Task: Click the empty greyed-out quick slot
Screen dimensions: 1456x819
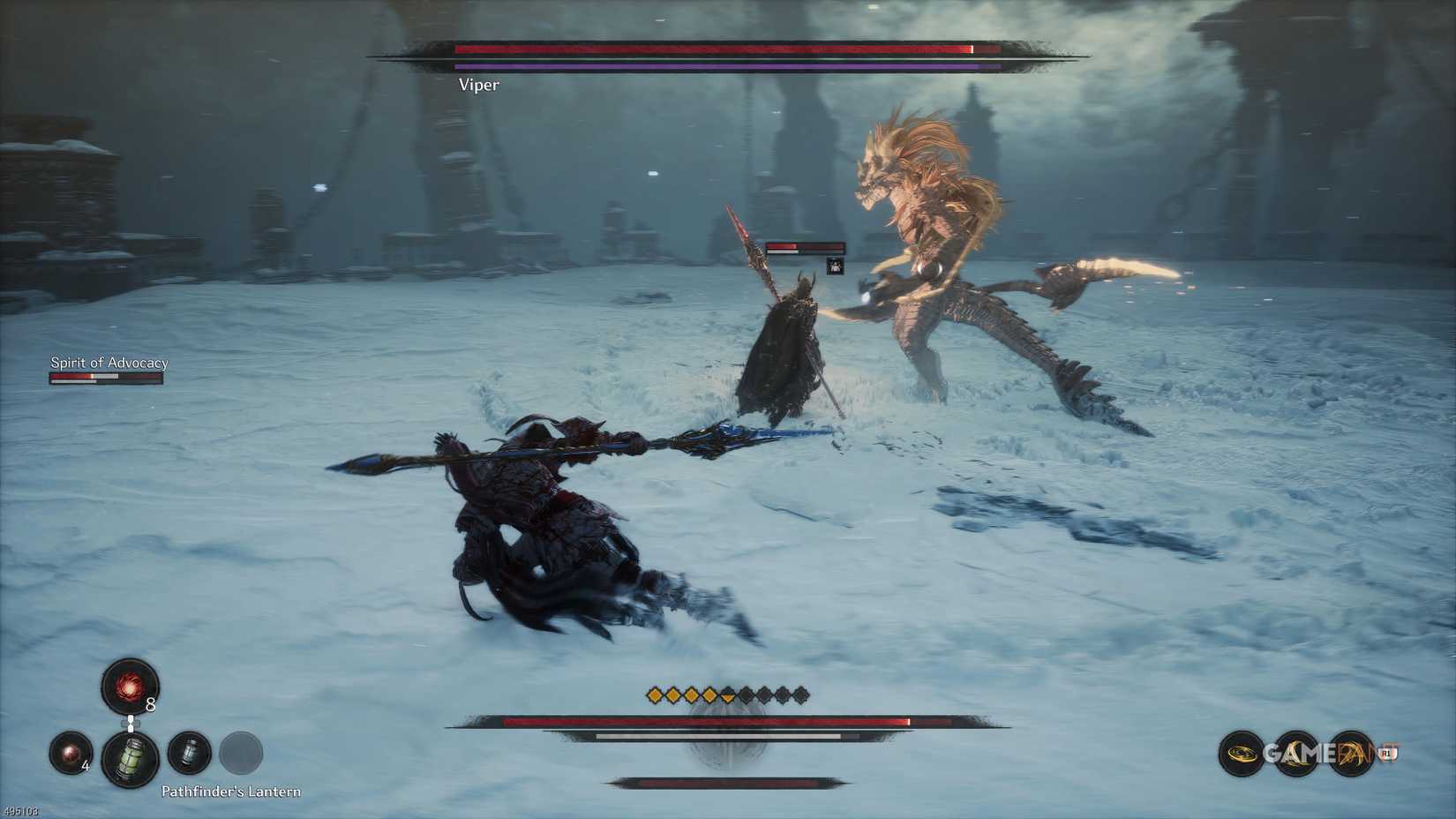Action: [x=238, y=754]
